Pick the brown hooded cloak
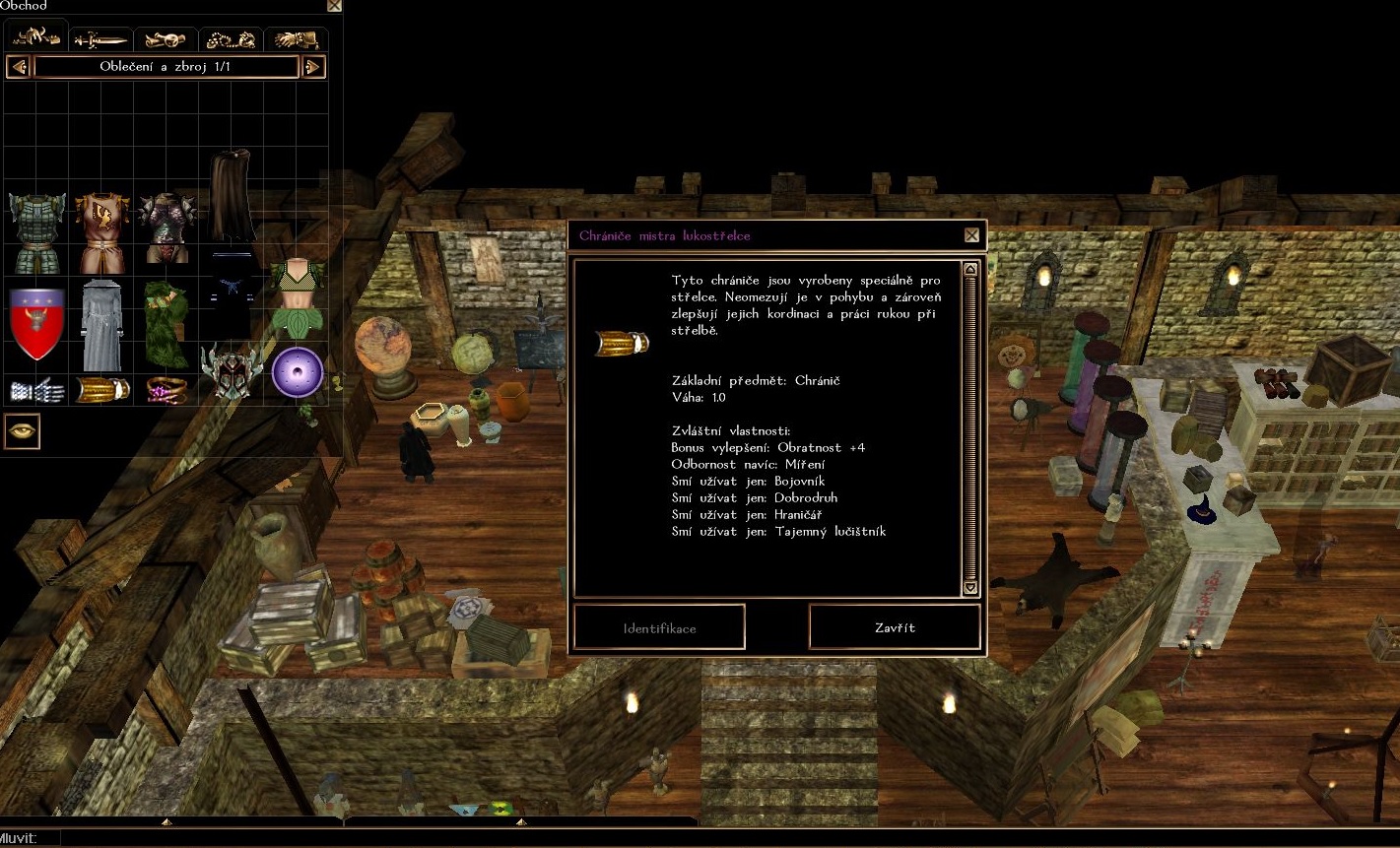This screenshot has height=848, width=1400. 232,196
